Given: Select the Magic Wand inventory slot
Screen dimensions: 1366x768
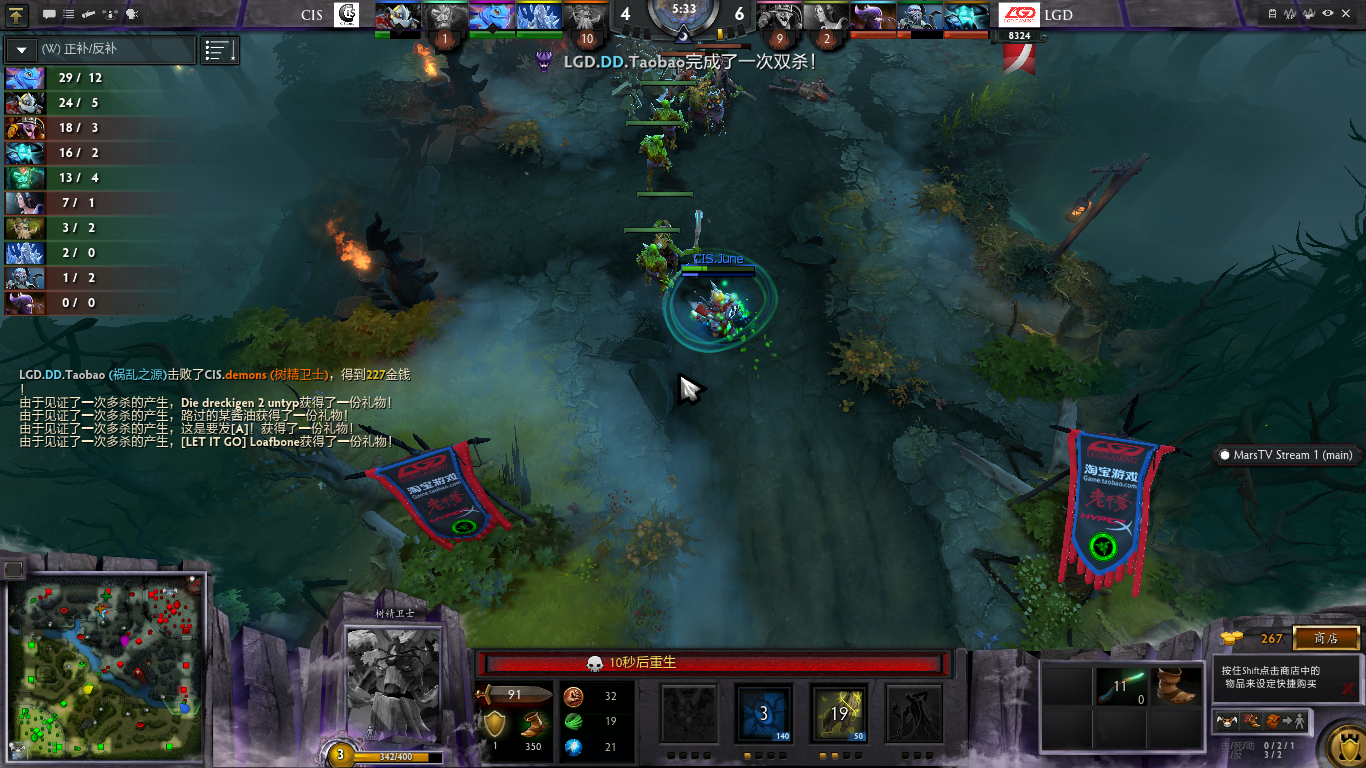Looking at the screenshot, I should tap(1119, 686).
